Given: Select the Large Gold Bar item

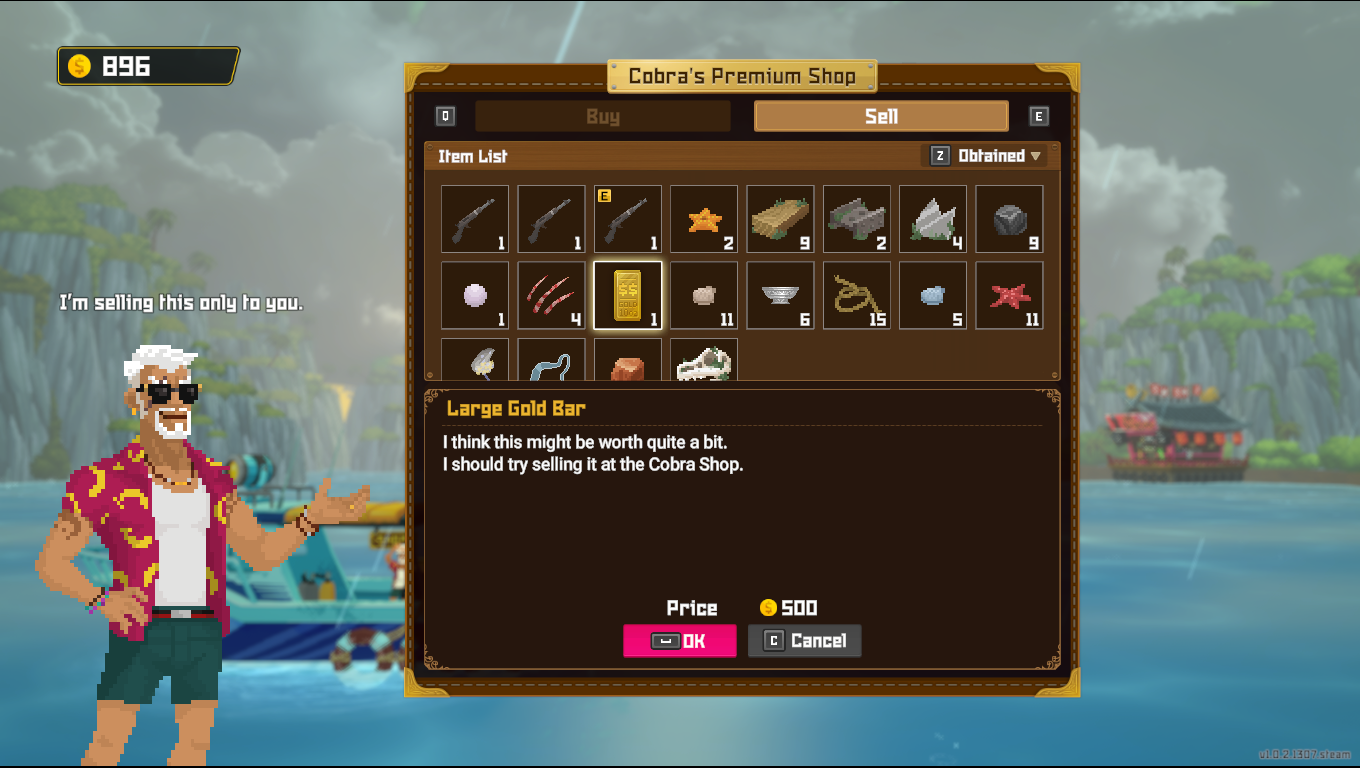Looking at the screenshot, I should point(627,295).
